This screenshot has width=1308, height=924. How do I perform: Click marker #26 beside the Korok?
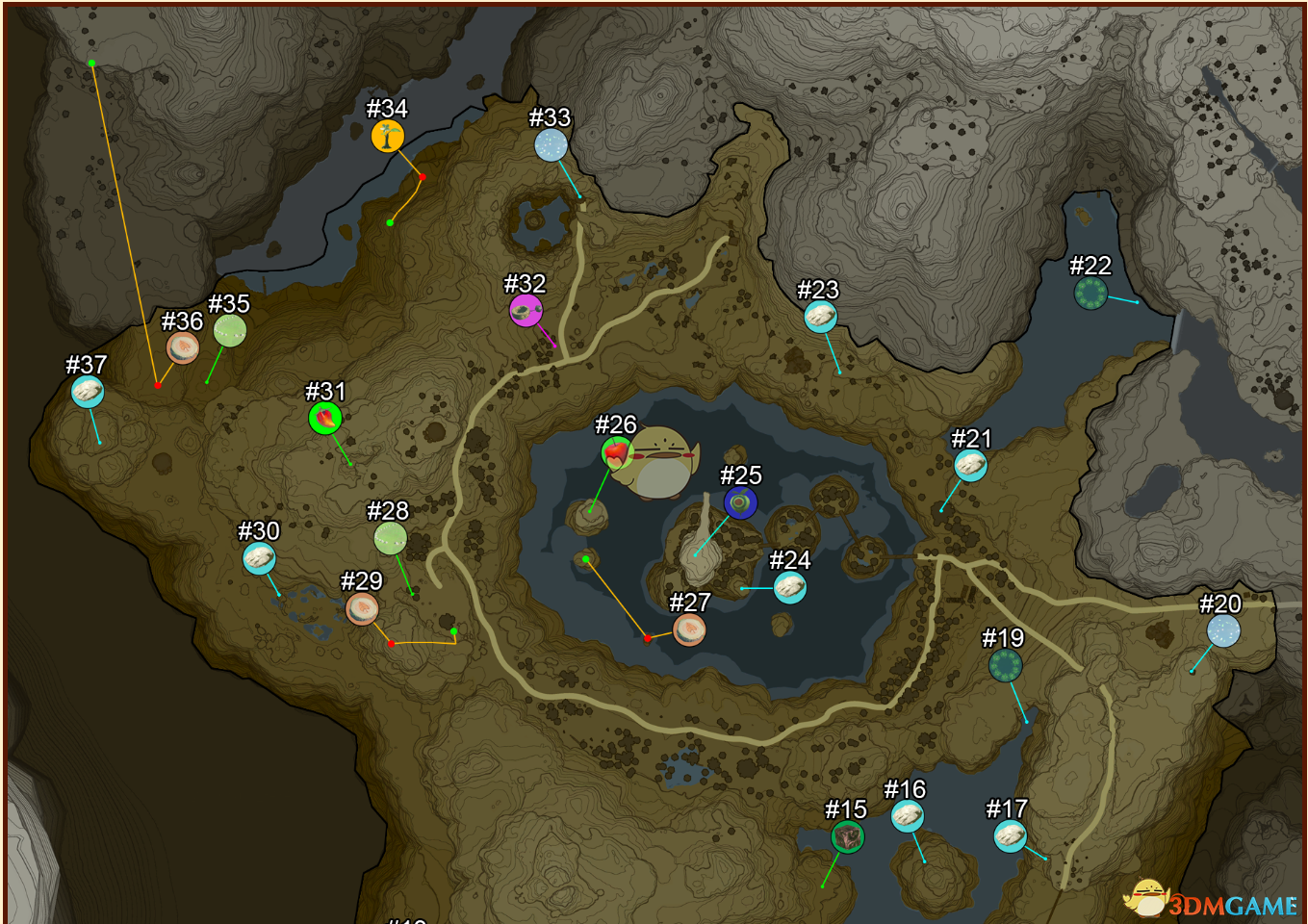pyautogui.click(x=616, y=451)
